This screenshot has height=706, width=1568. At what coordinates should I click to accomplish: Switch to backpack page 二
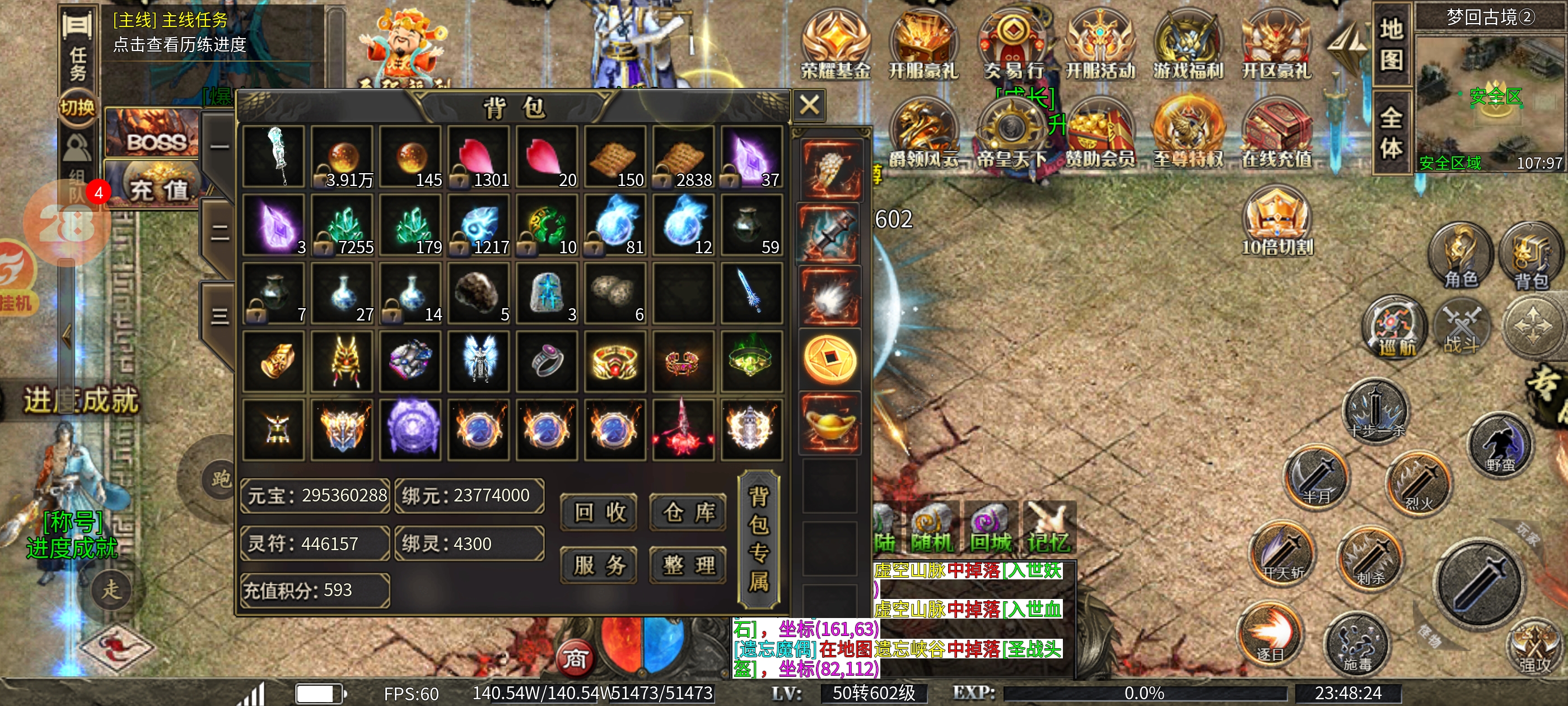219,232
